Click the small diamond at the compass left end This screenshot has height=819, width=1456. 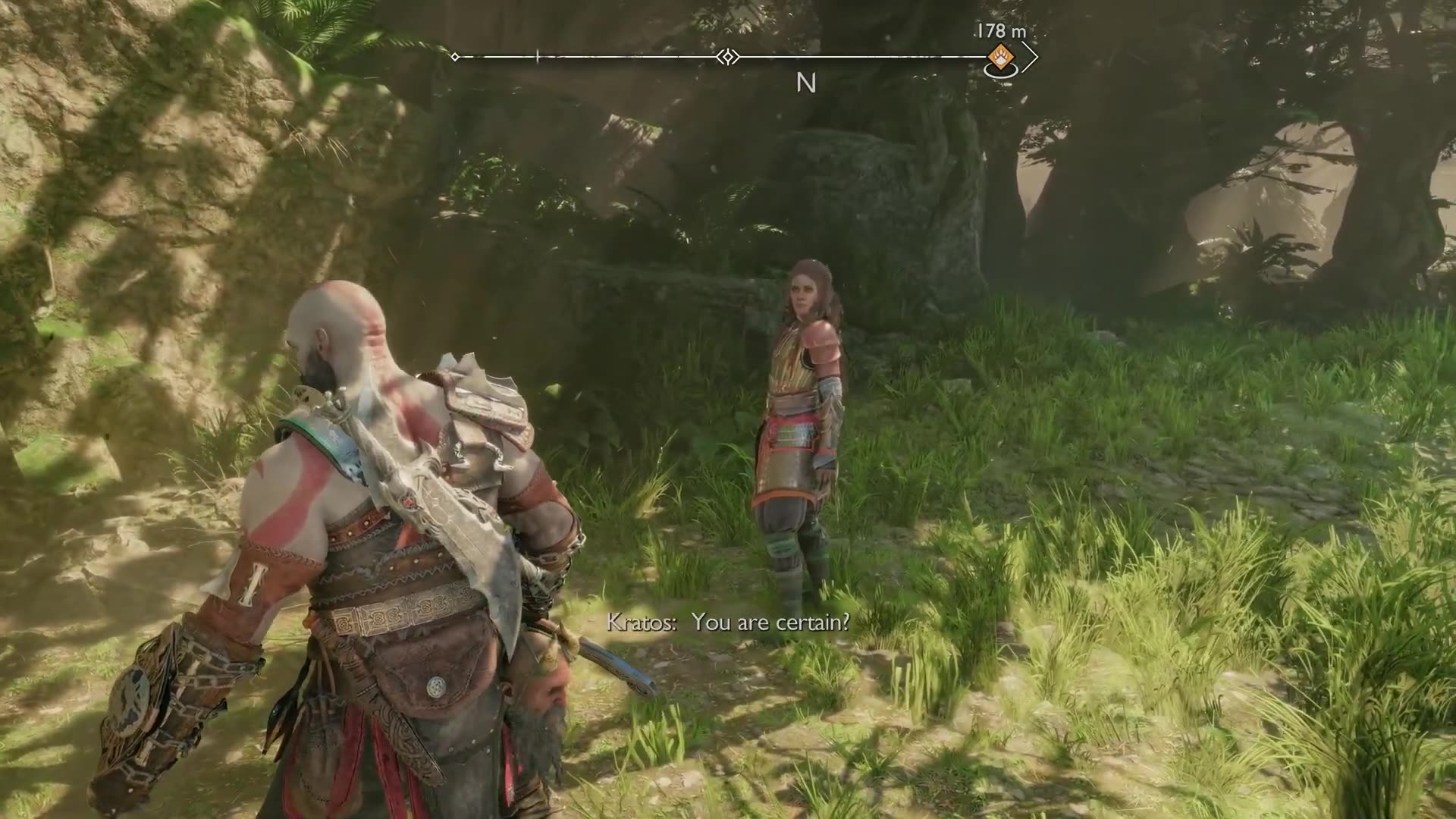454,56
